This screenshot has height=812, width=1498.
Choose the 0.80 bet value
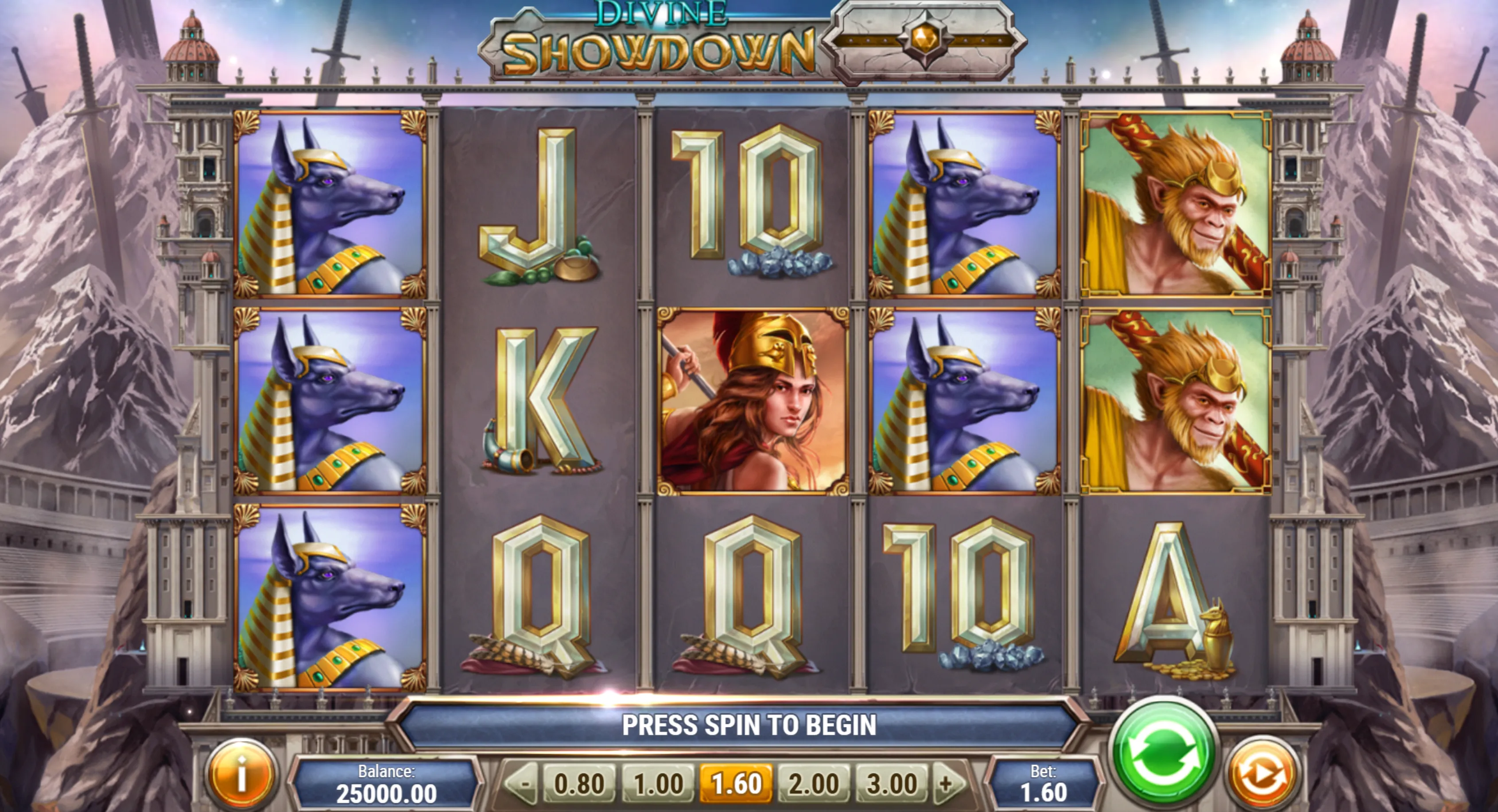point(578,784)
